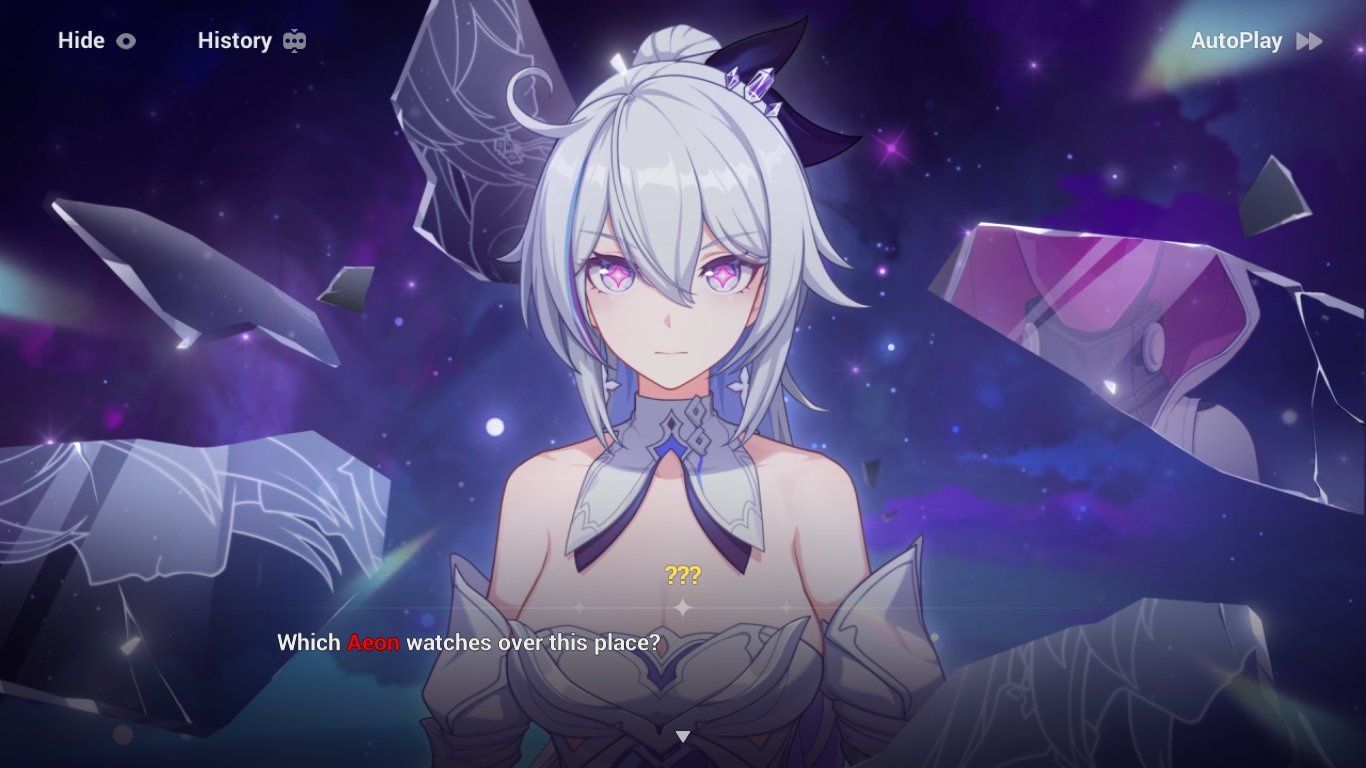The width and height of the screenshot is (1366, 768).
Task: Click the fast-forward icon beside AutoPlay
Action: (1306, 41)
